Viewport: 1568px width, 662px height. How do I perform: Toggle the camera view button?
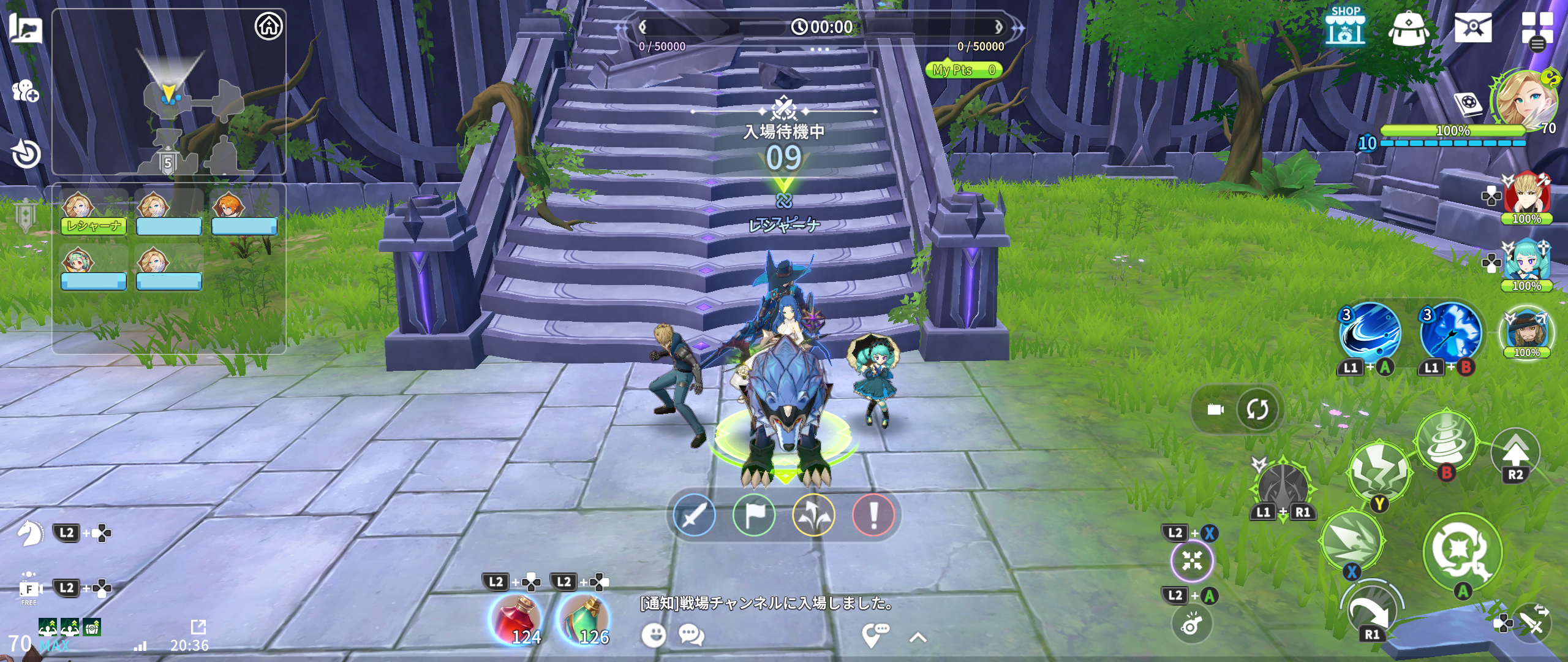point(1215,409)
